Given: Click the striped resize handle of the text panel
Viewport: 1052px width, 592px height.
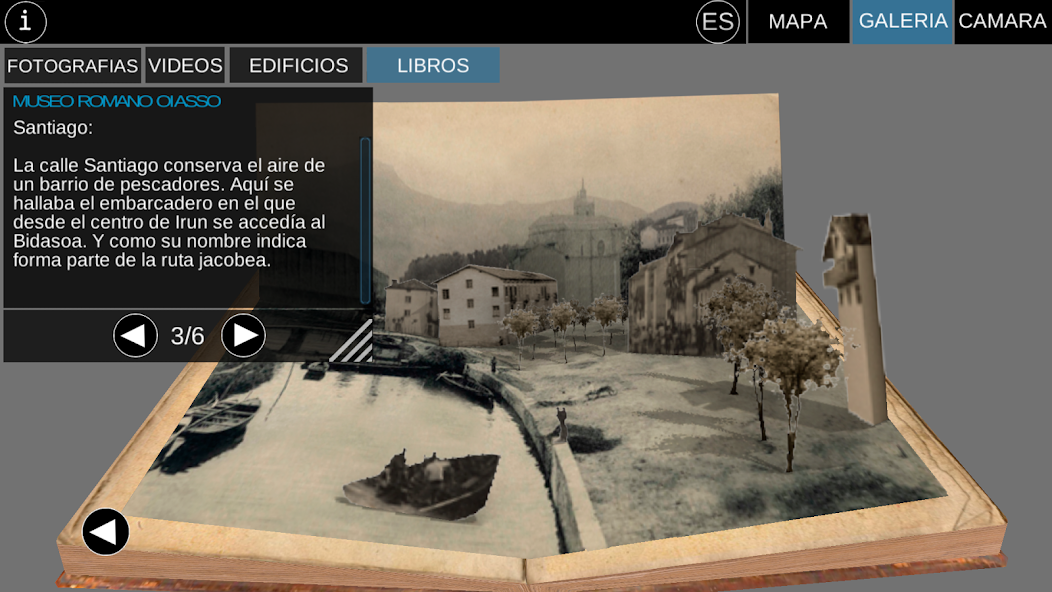Looking at the screenshot, I should [353, 341].
